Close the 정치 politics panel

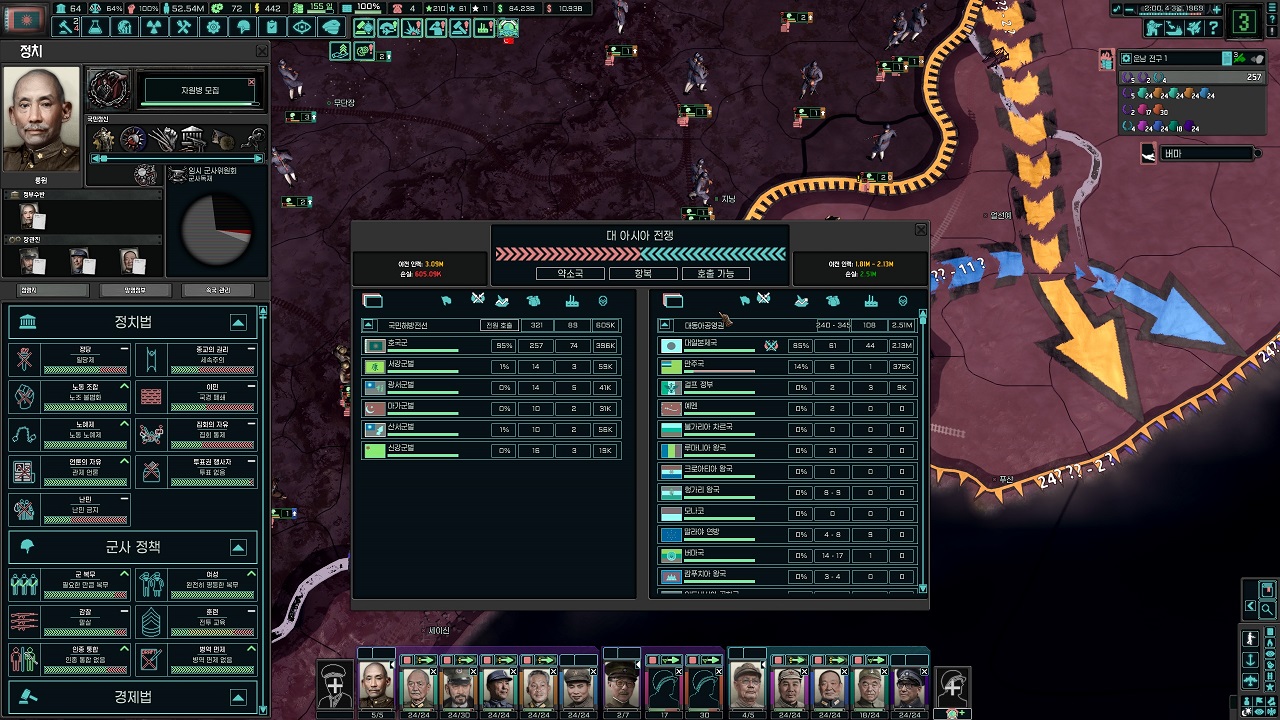point(262,51)
